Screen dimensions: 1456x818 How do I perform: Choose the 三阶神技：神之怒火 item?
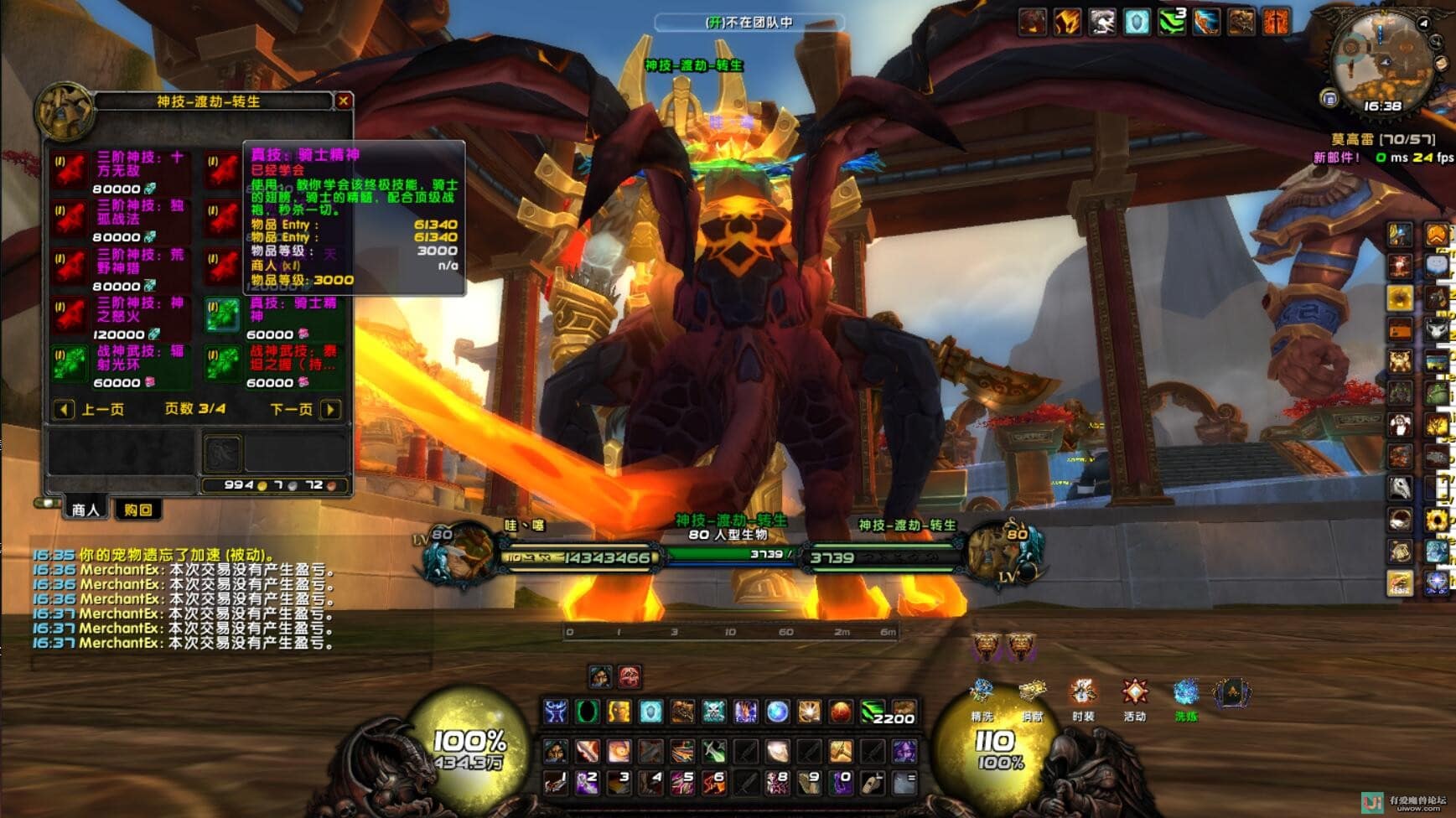pos(70,316)
